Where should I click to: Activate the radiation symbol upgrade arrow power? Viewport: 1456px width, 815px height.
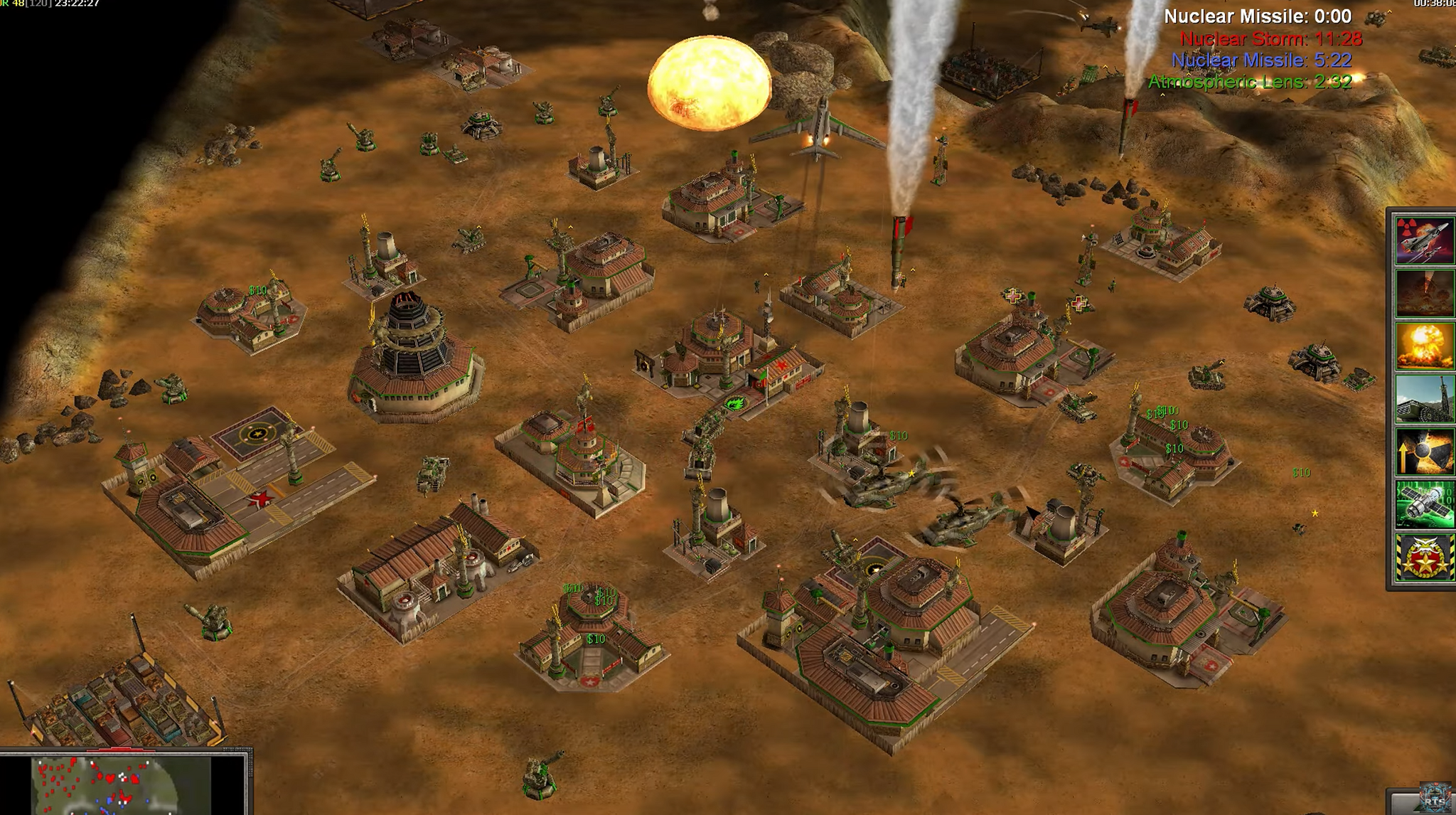pyautogui.click(x=1424, y=451)
